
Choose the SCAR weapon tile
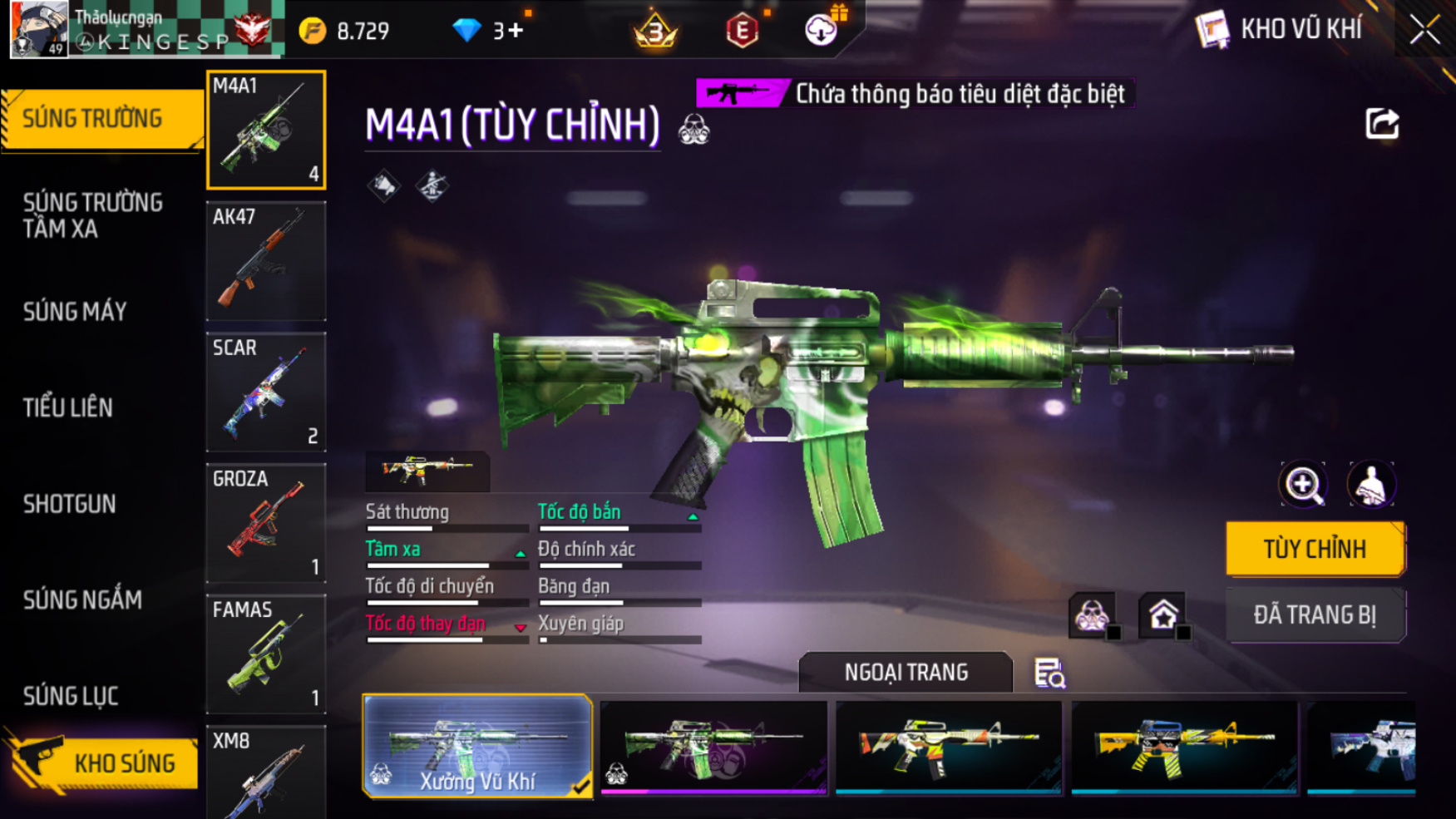[266, 392]
